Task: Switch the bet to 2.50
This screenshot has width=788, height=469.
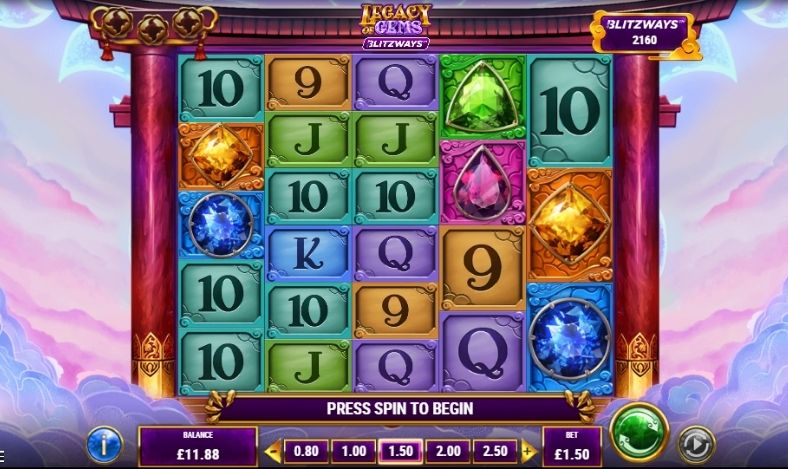Action: [496, 451]
